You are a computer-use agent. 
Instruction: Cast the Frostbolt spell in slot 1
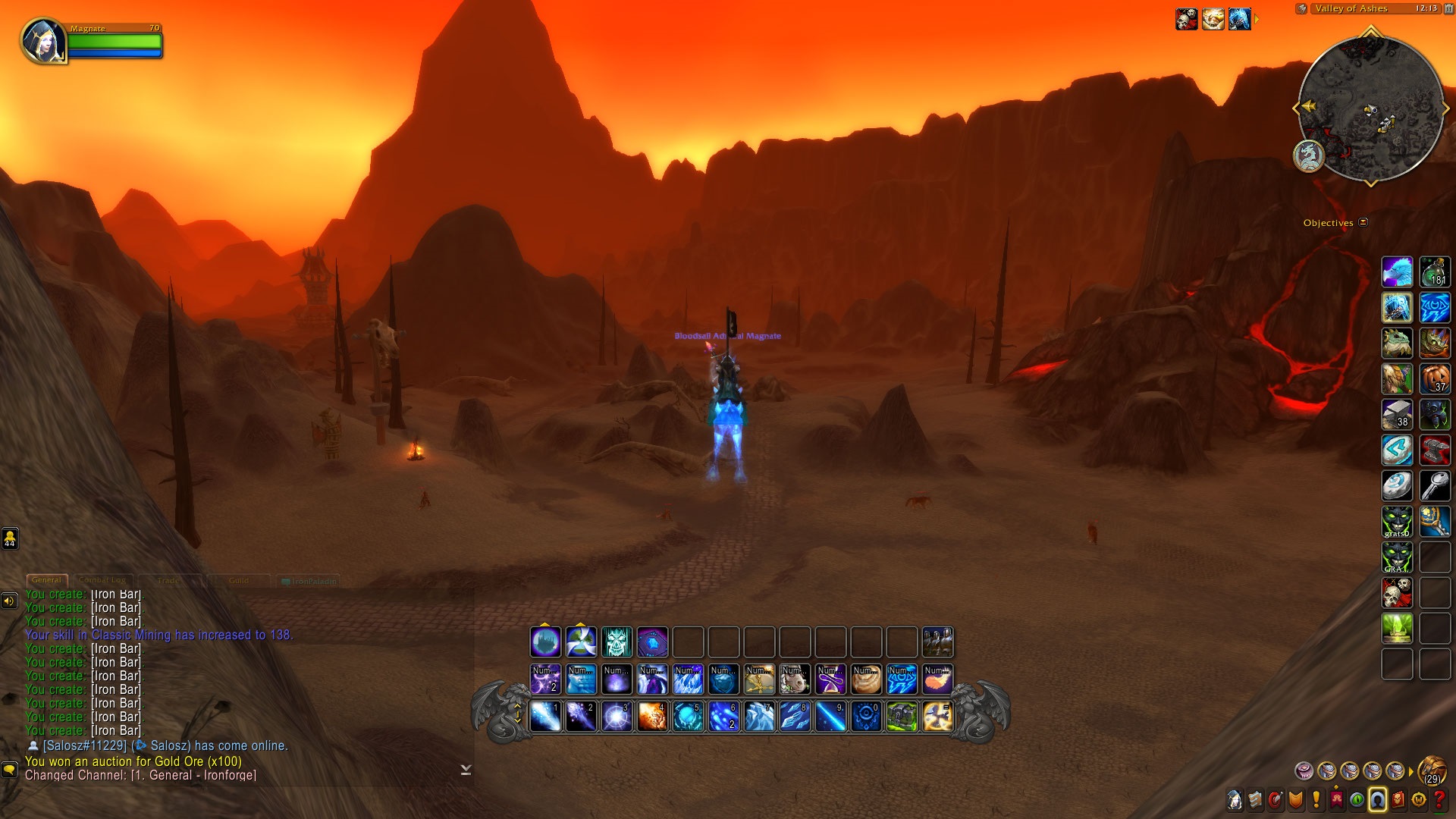coord(545,717)
